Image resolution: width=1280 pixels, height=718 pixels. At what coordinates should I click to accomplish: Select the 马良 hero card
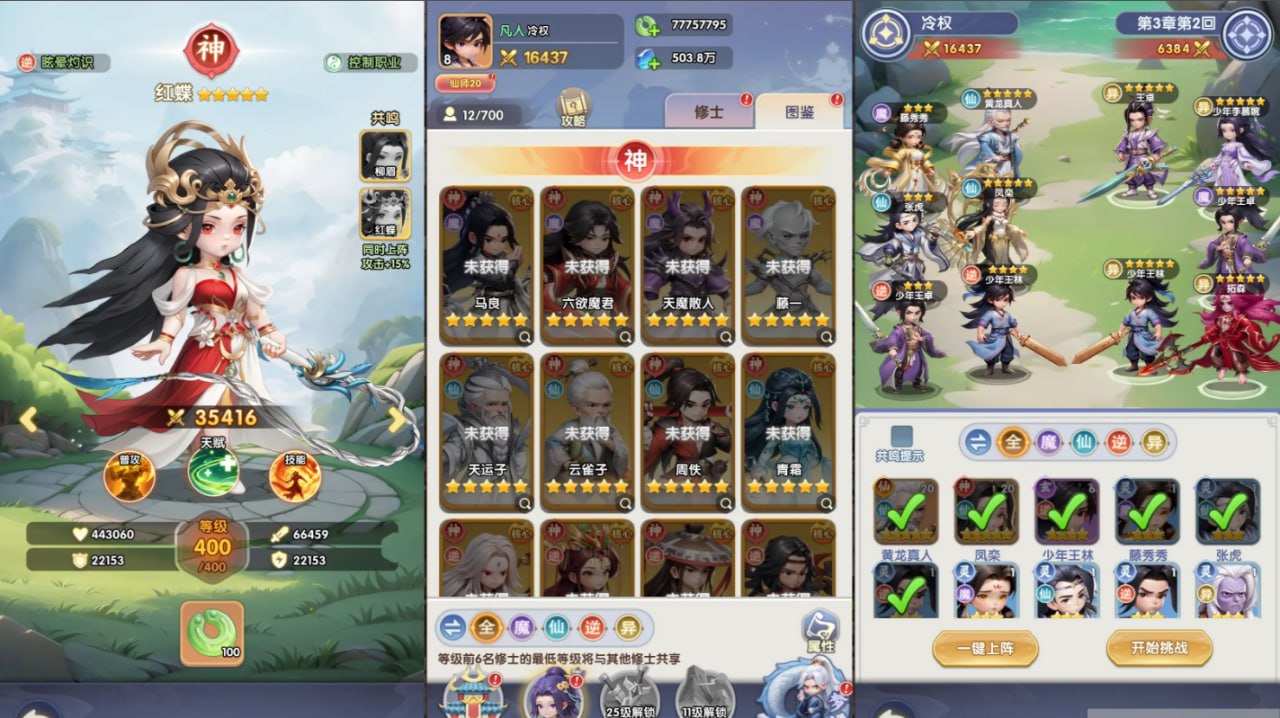pyautogui.click(x=487, y=265)
